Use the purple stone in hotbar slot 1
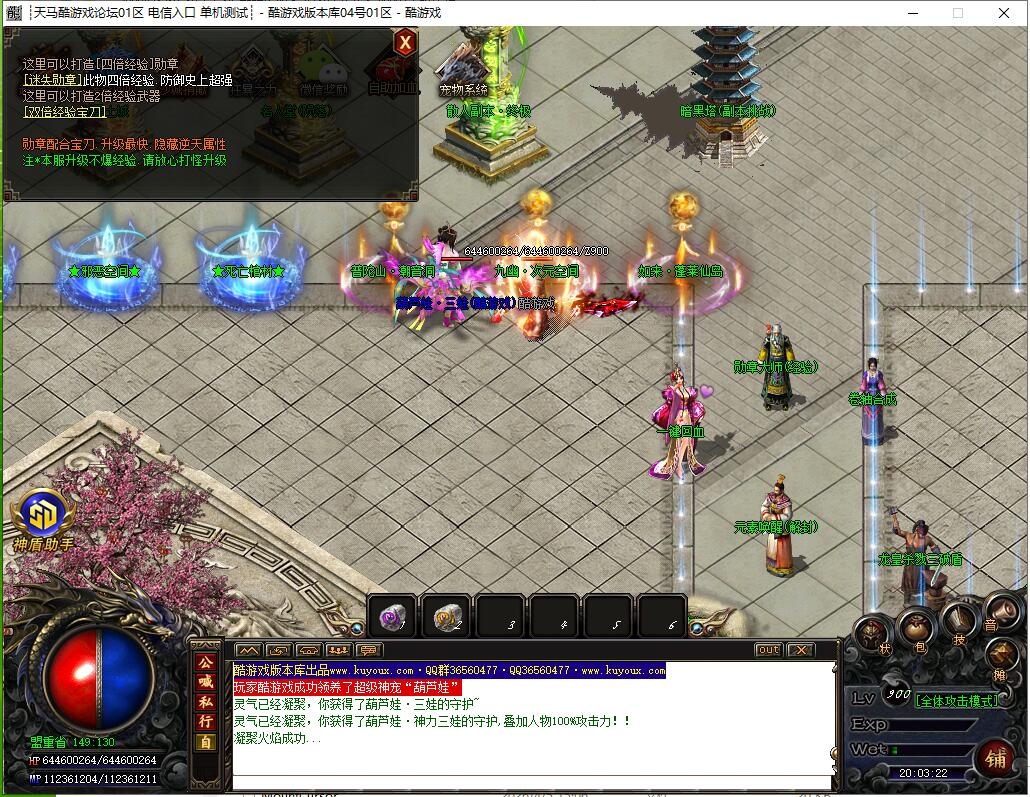Image resolution: width=1030 pixels, height=797 pixels. point(393,618)
